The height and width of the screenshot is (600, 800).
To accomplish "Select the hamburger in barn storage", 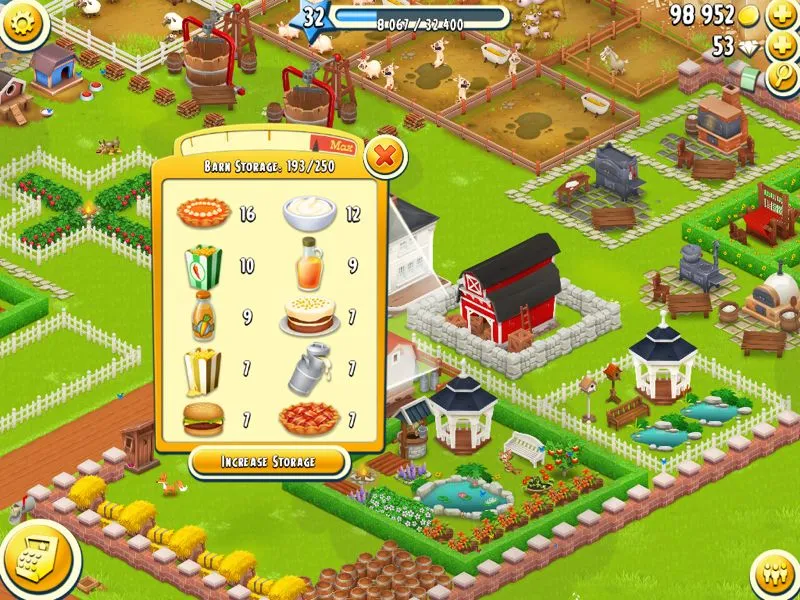I will pos(203,418).
